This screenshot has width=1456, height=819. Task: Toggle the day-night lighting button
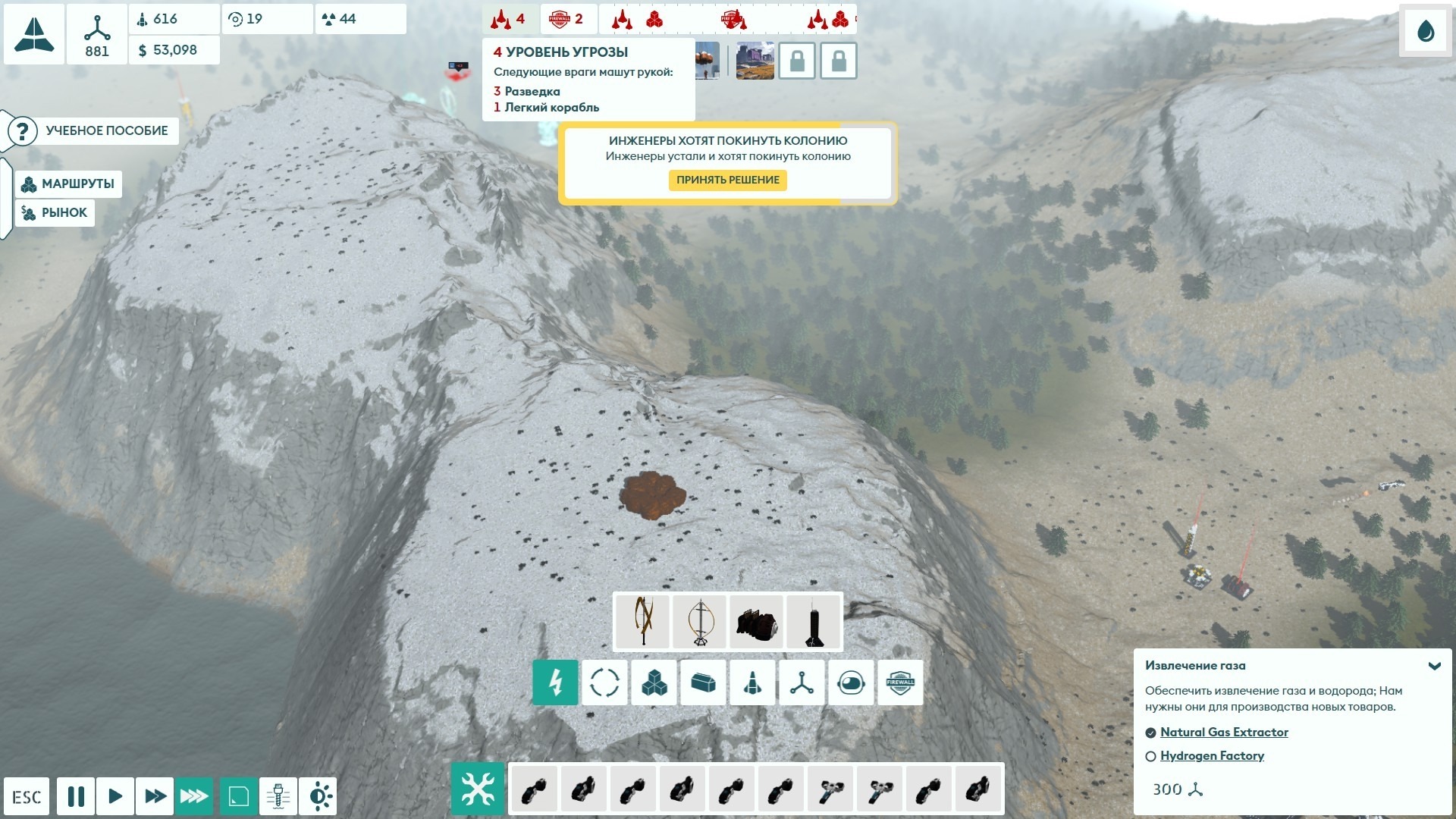318,796
